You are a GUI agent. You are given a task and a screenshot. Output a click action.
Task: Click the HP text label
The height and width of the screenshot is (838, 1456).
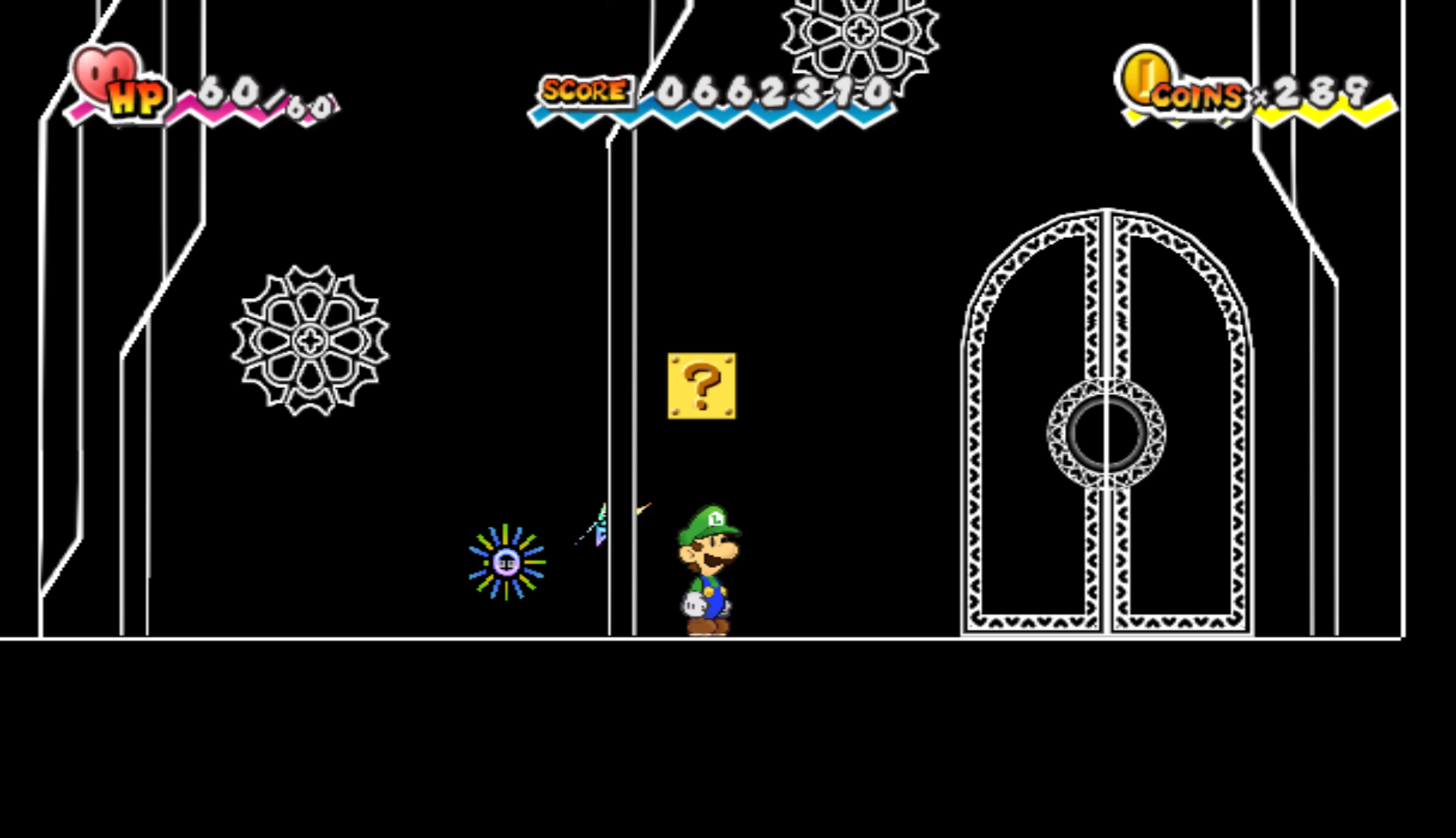pyautogui.click(x=137, y=98)
